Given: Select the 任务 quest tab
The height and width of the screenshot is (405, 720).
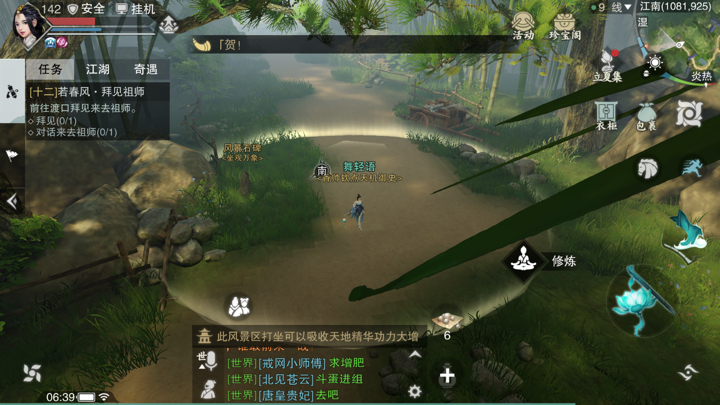Looking at the screenshot, I should (x=50, y=70).
